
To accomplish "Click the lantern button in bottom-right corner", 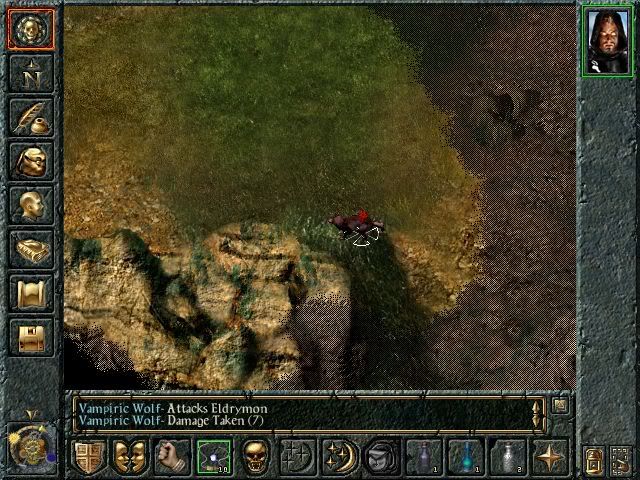I will (592, 458).
